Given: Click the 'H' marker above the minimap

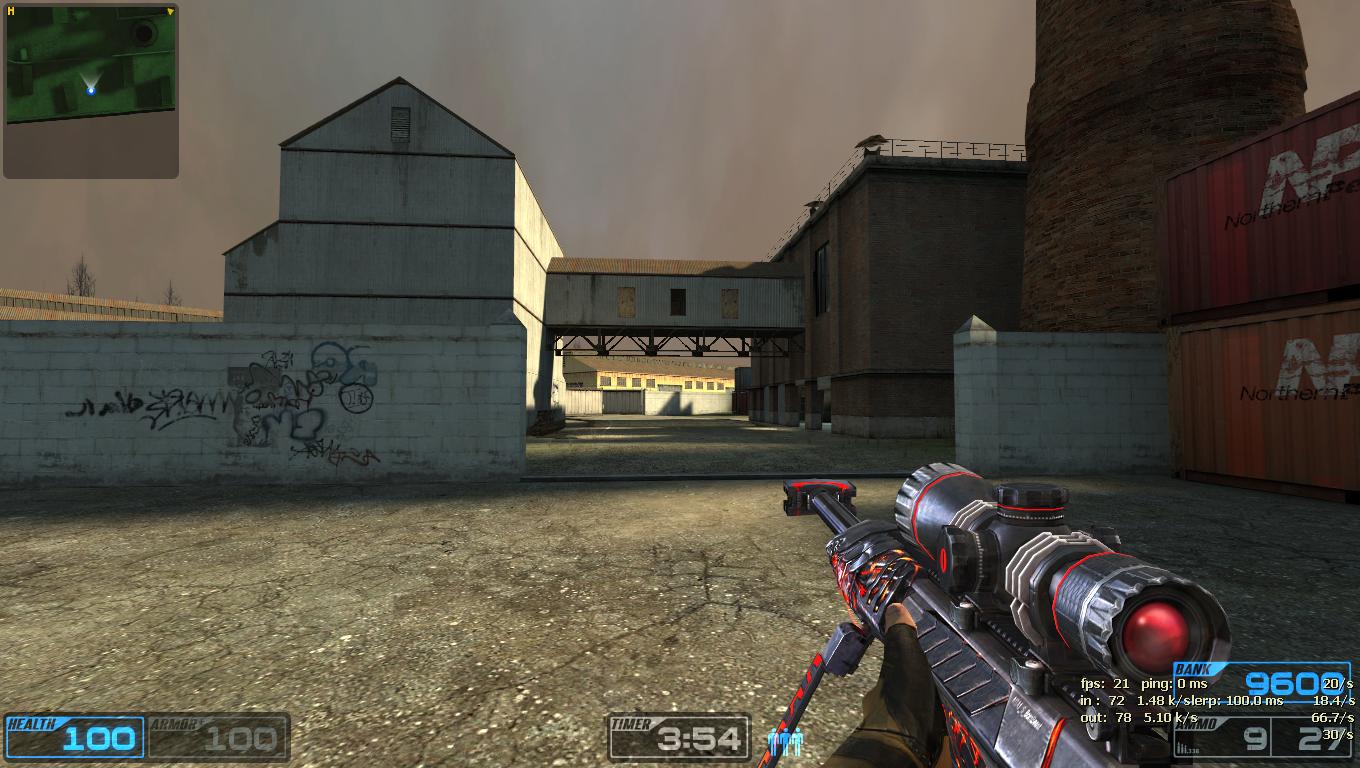Looking at the screenshot, I should point(10,8).
